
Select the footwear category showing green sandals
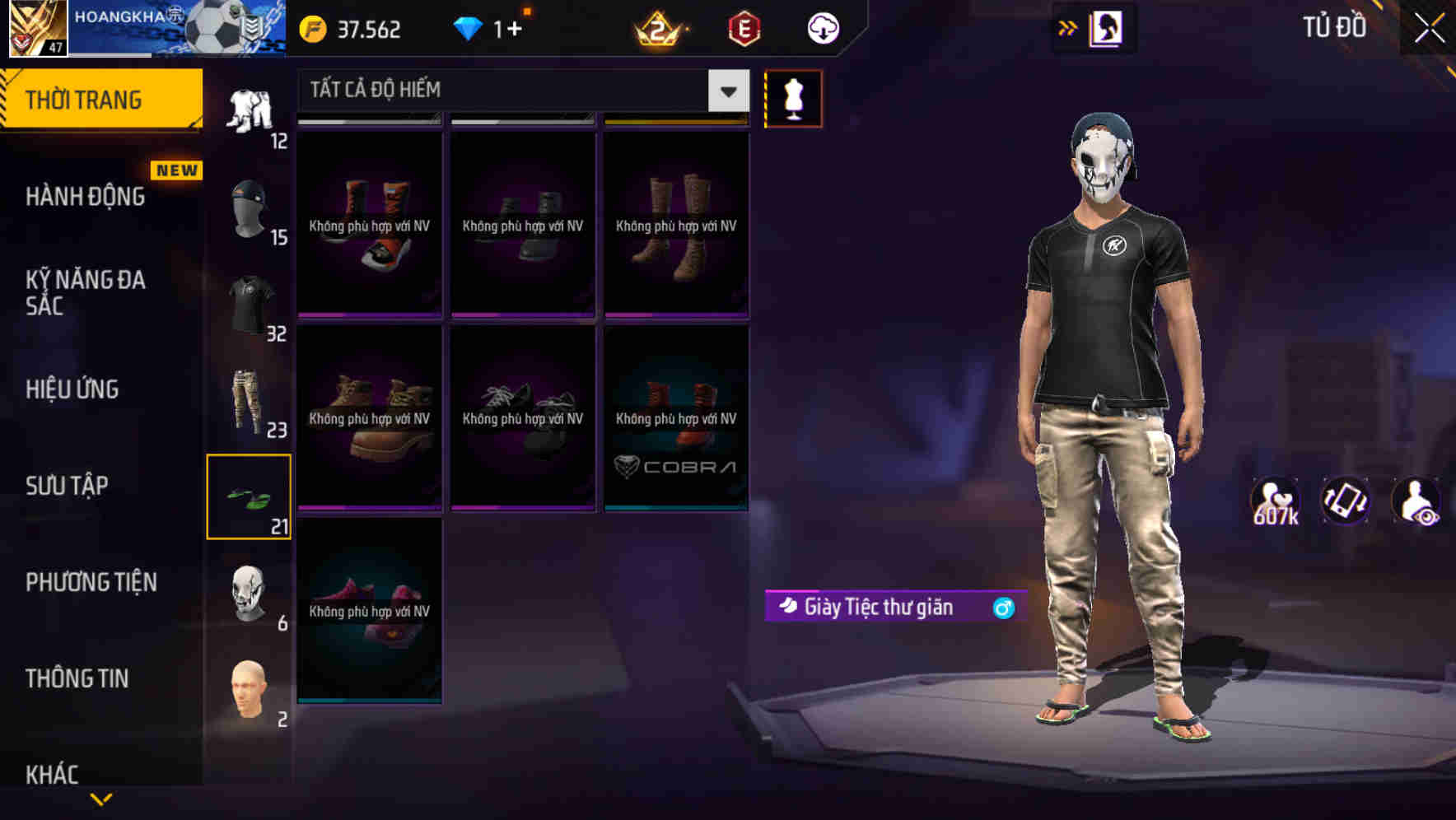[250, 494]
